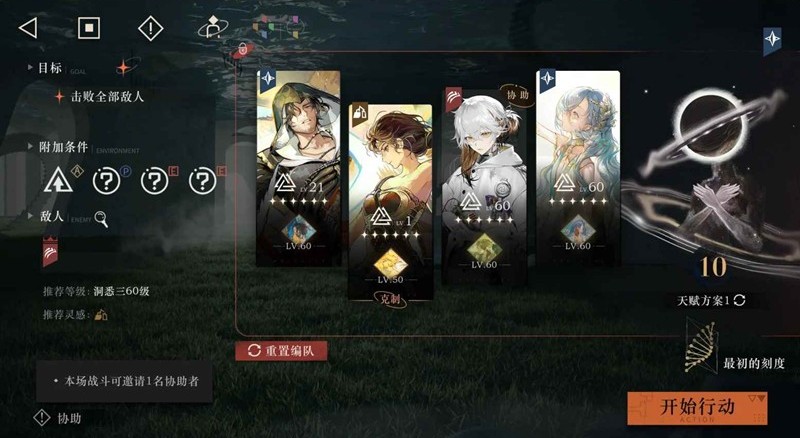Screen dimensions: 800x438
Task: Choose the brown-haired LV 1 character card
Action: pyautogui.click(x=390, y=200)
